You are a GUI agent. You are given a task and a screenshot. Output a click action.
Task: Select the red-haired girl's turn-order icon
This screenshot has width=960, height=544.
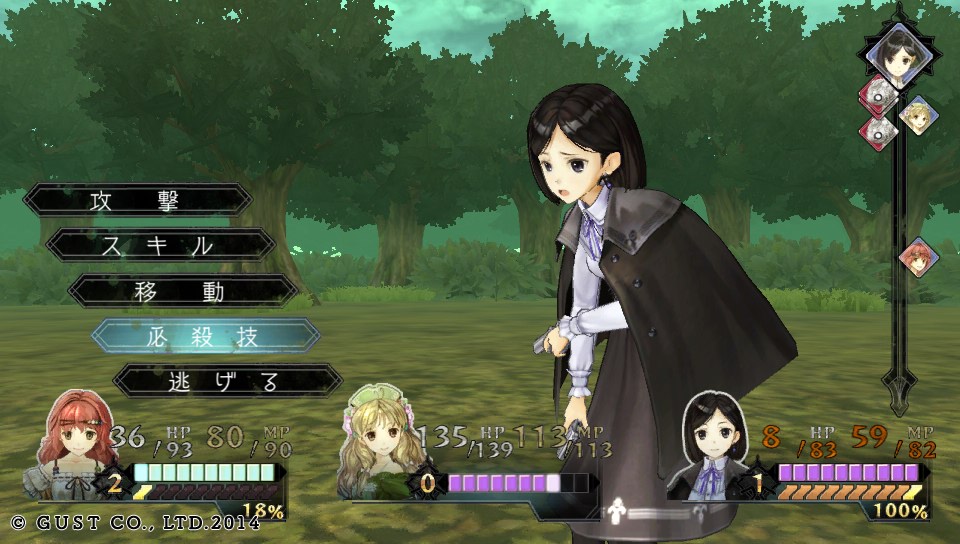(x=917, y=257)
